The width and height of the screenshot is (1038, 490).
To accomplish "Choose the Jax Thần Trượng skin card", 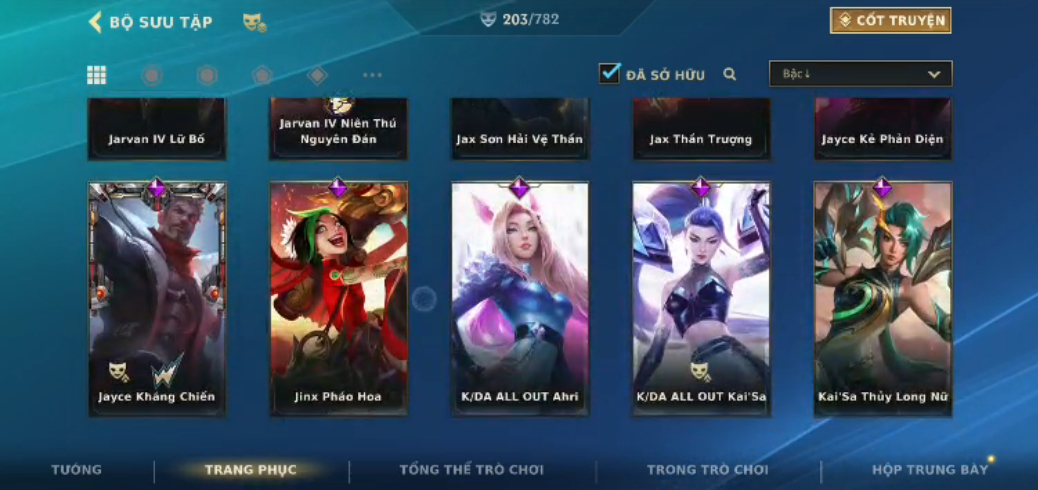I will pyautogui.click(x=701, y=130).
